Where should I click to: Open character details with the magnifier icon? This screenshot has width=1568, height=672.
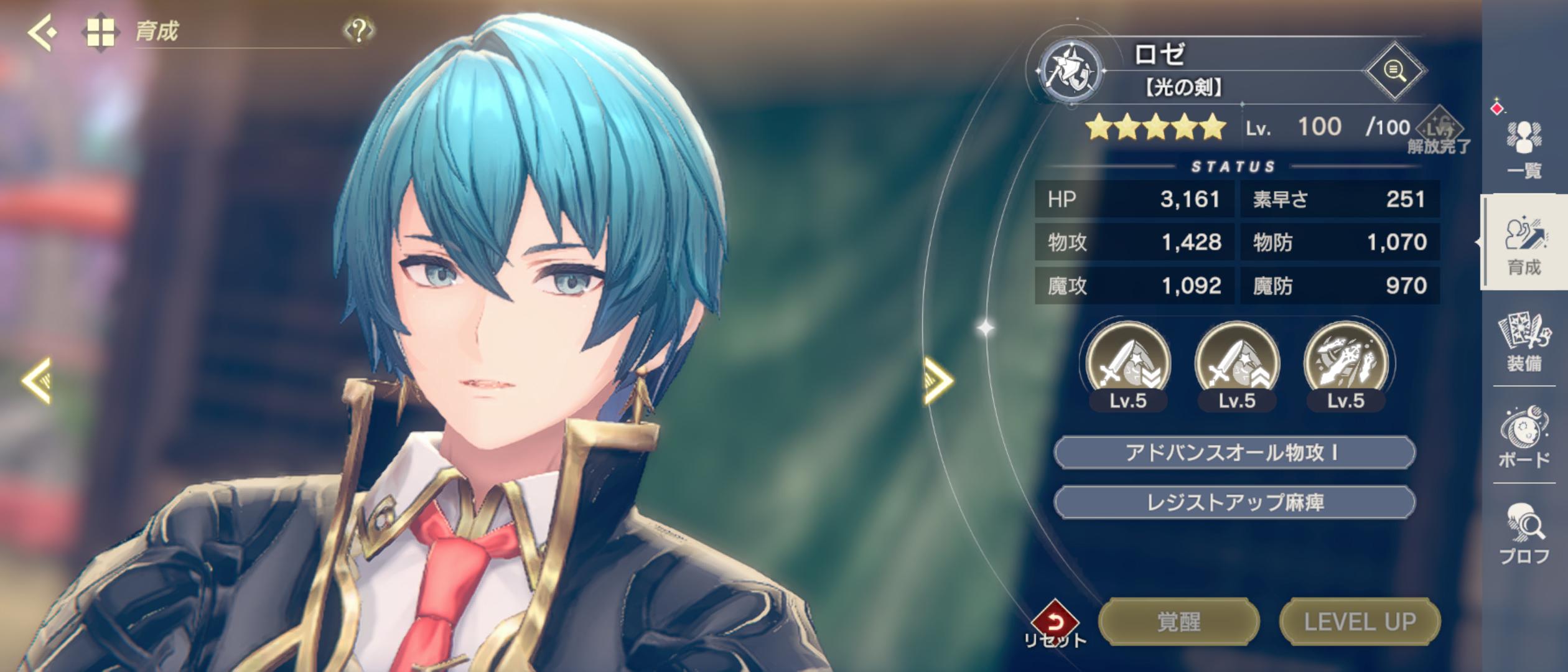1394,71
